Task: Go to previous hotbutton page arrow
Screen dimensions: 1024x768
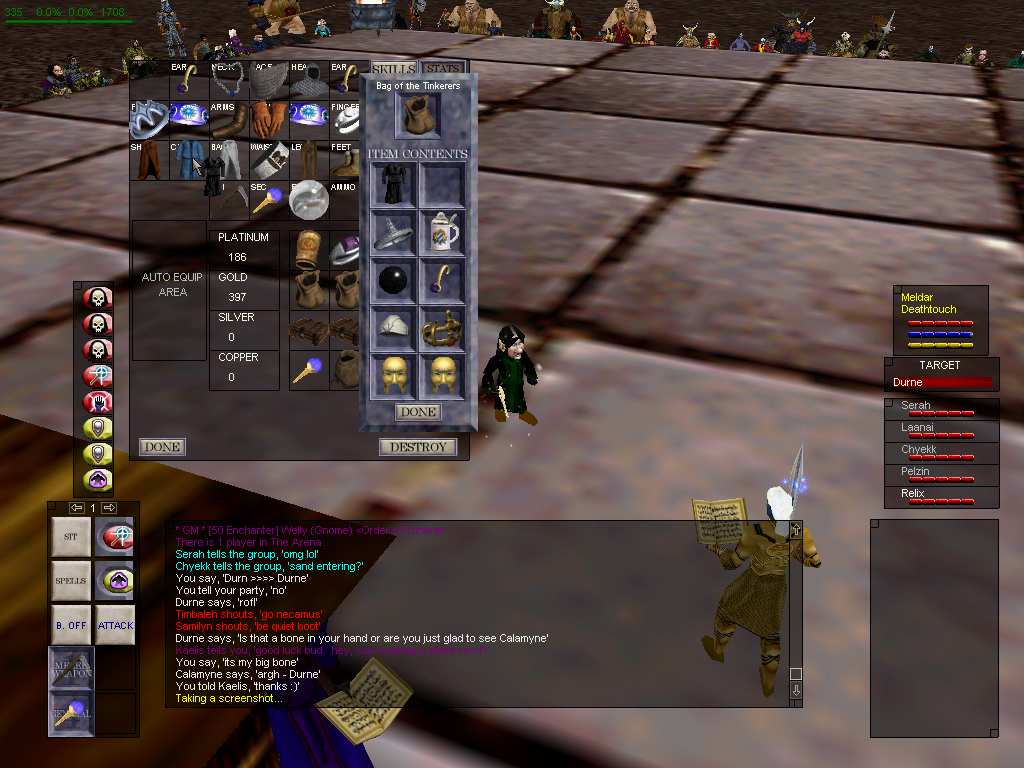Action: (76, 508)
